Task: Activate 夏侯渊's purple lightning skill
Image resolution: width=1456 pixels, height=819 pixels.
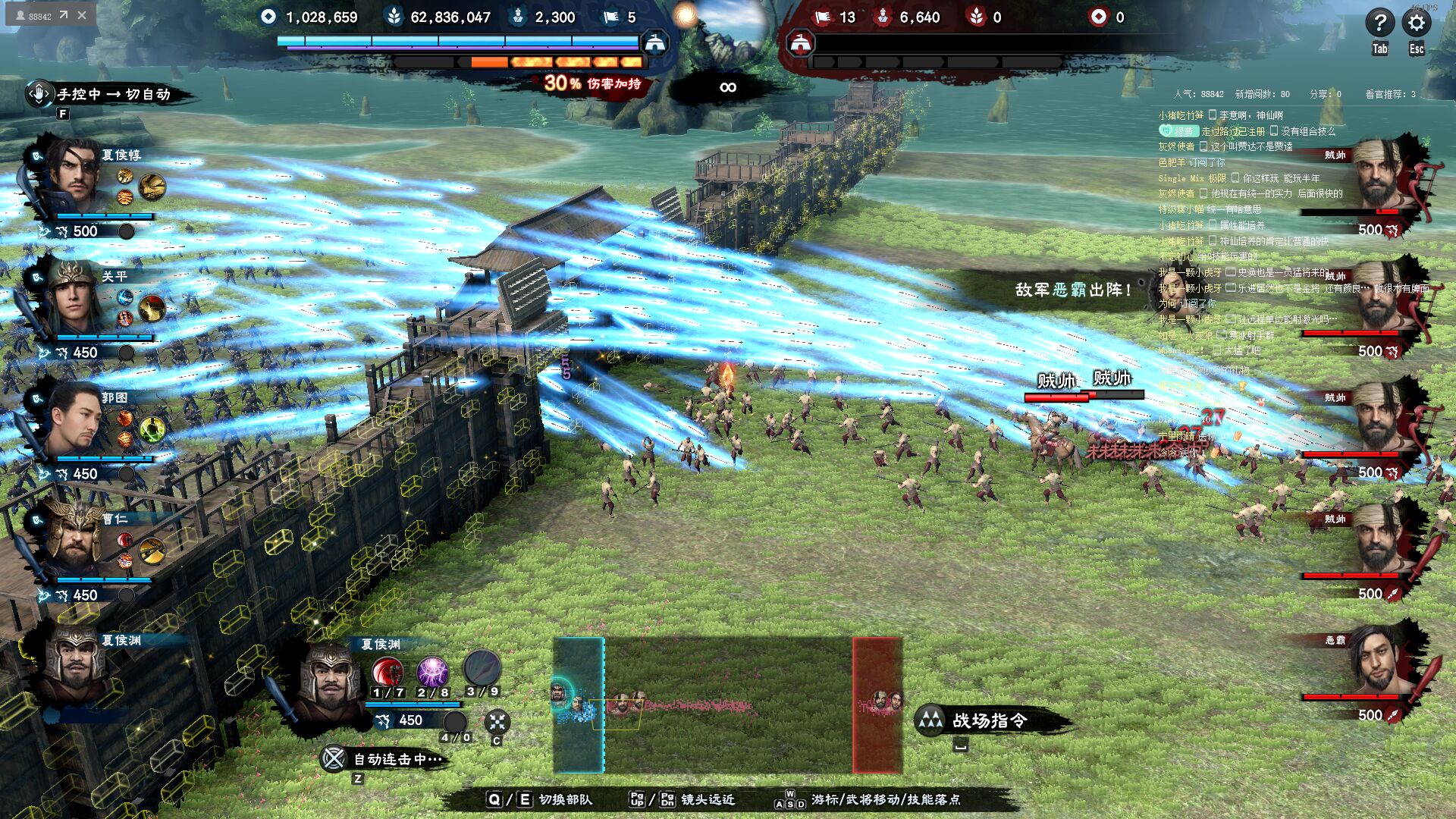Action: pyautogui.click(x=432, y=672)
